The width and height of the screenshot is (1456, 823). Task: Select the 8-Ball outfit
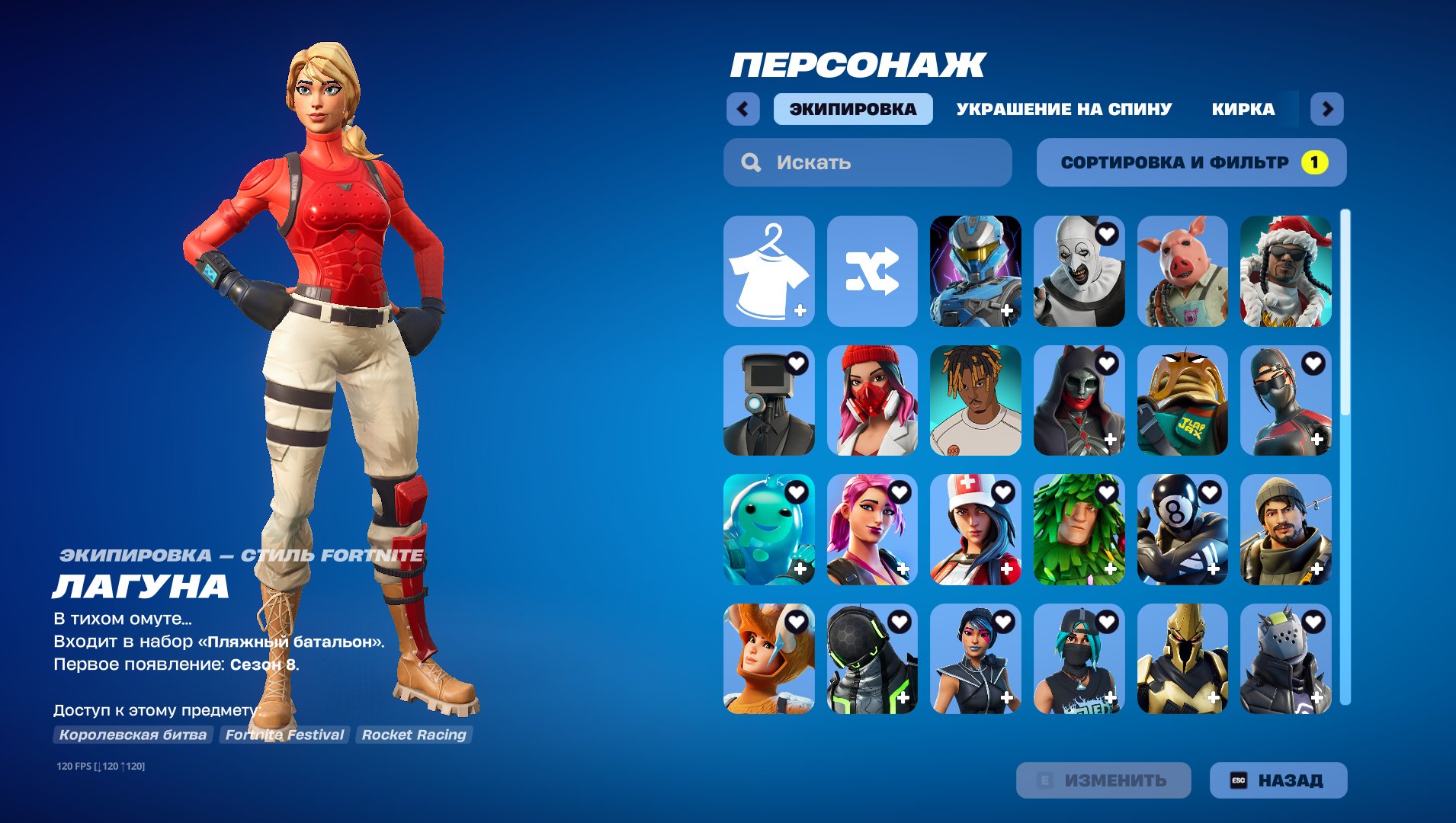click(1183, 532)
